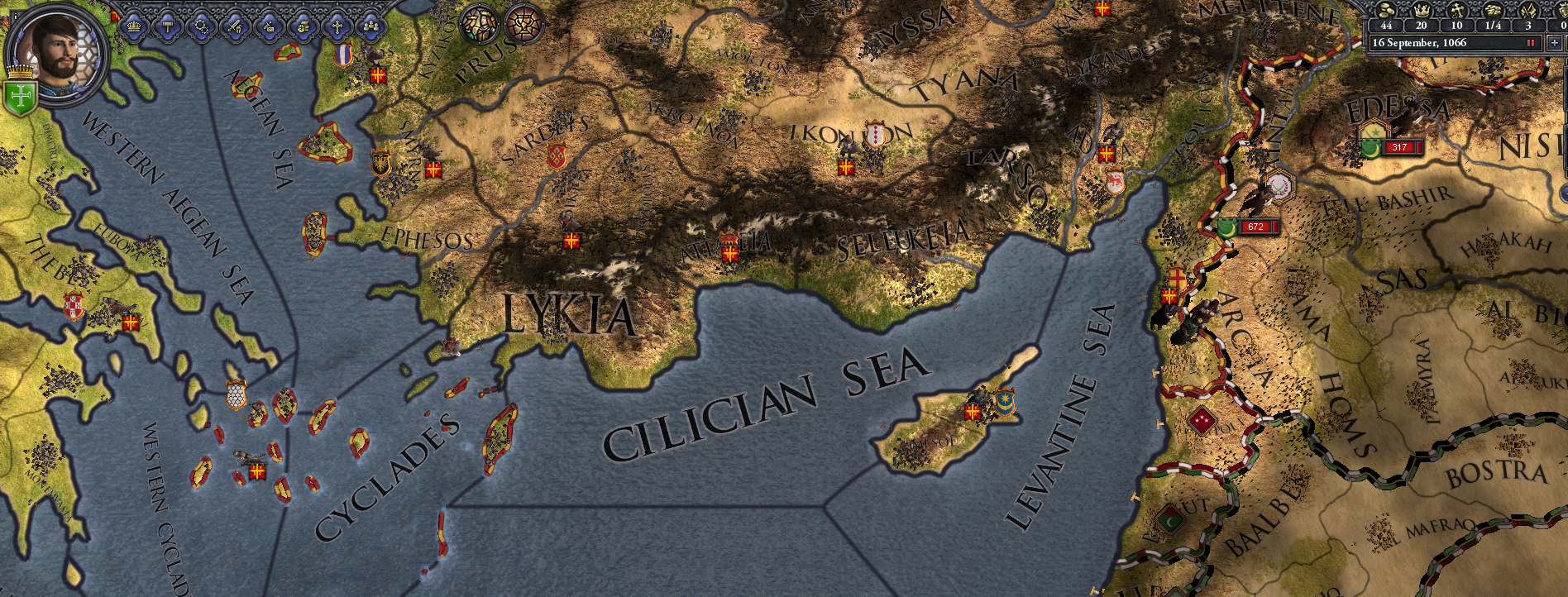The width and height of the screenshot is (1568, 597).
Task: Open the Military screen via the sword icon
Action: pos(235,27)
